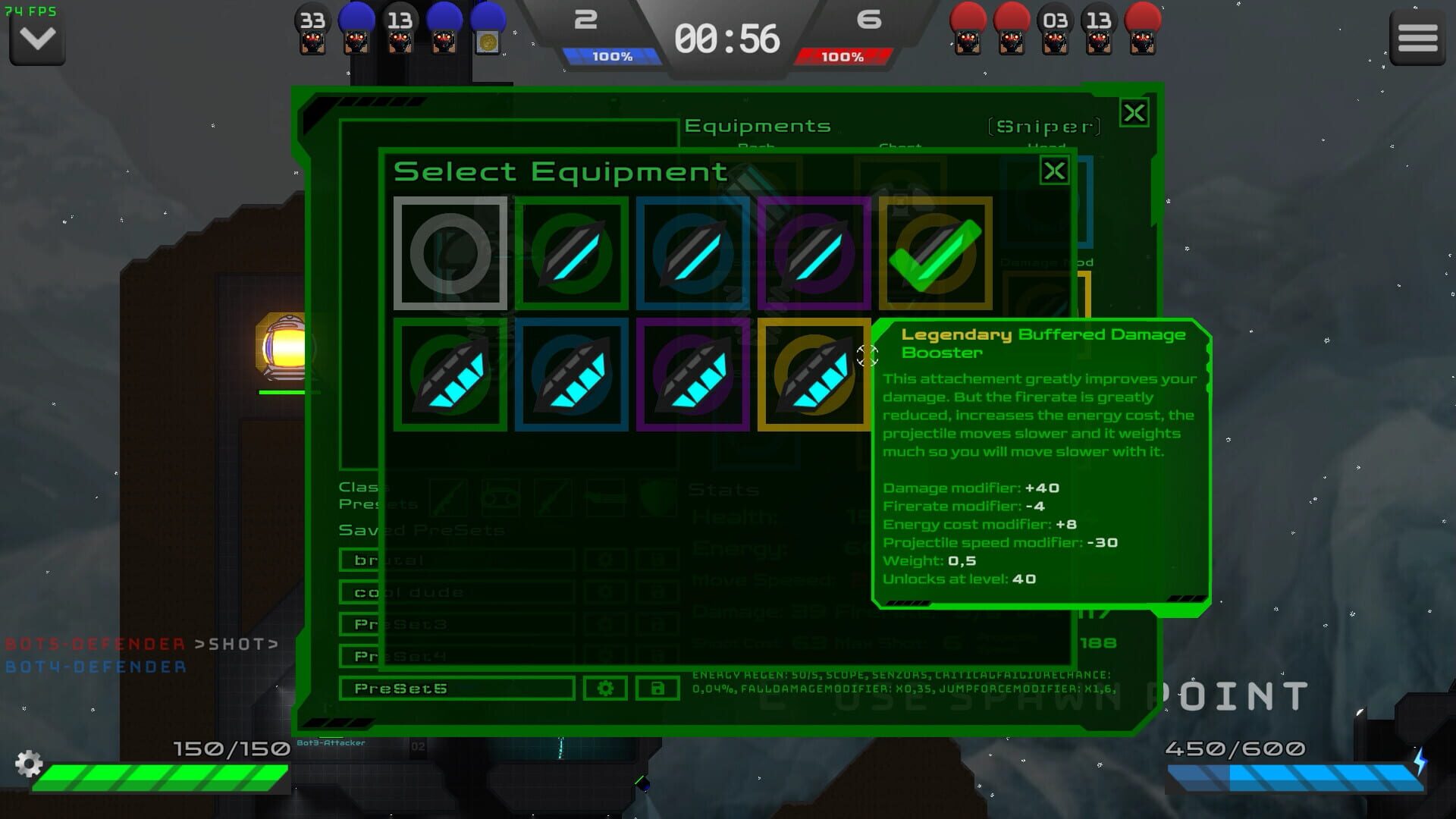Select the empty gray attachment slot

pyautogui.click(x=450, y=254)
